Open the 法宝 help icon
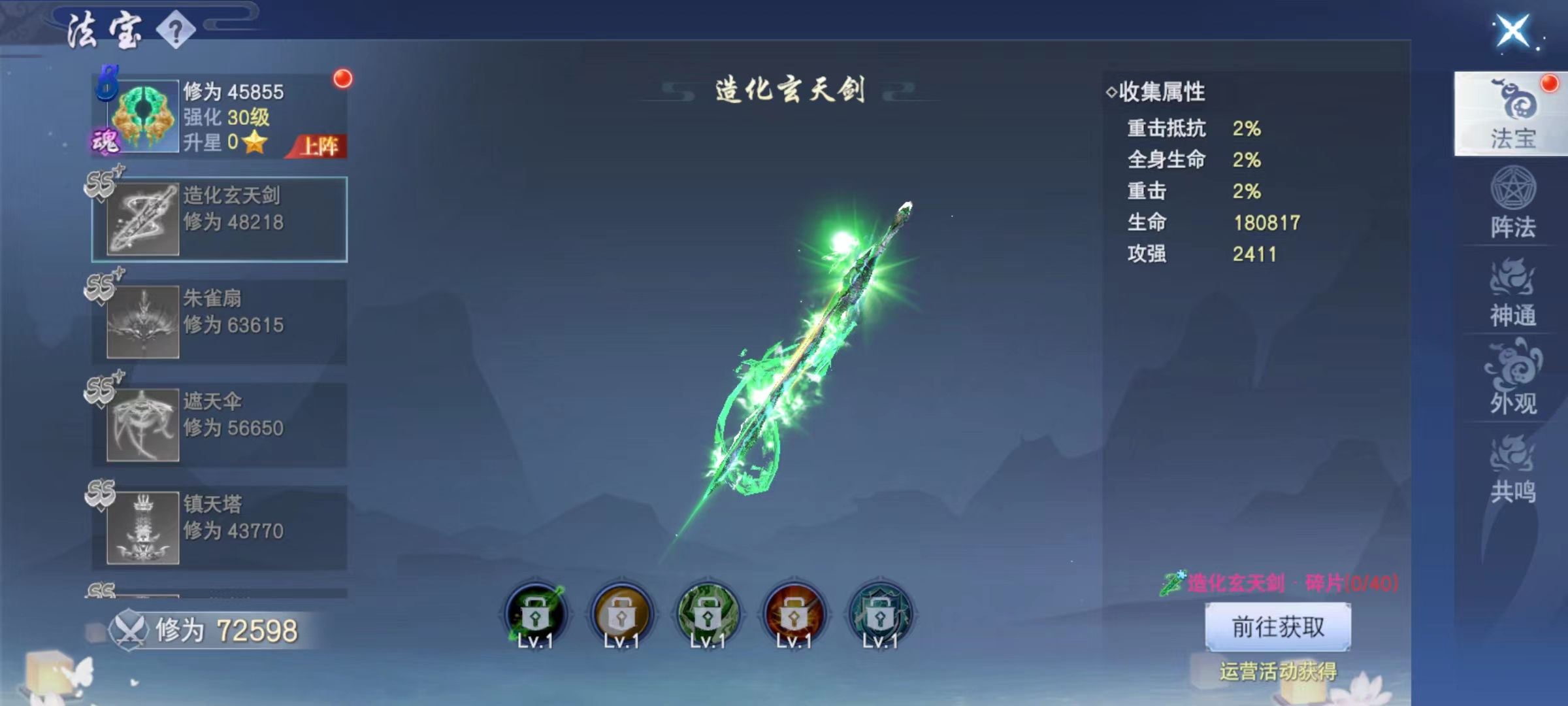This screenshot has height=706, width=1568. click(x=175, y=28)
